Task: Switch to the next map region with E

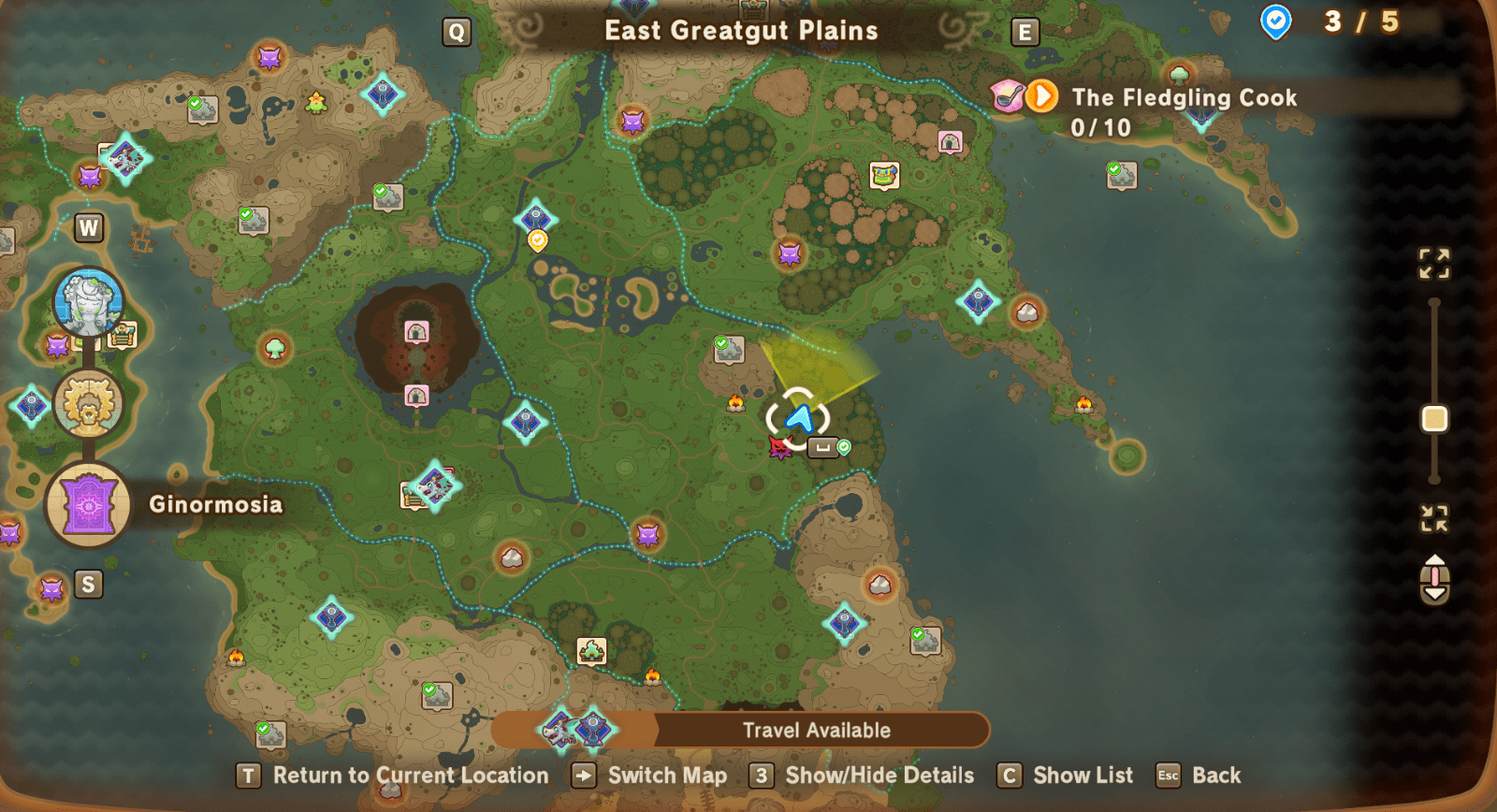Action: (1025, 31)
